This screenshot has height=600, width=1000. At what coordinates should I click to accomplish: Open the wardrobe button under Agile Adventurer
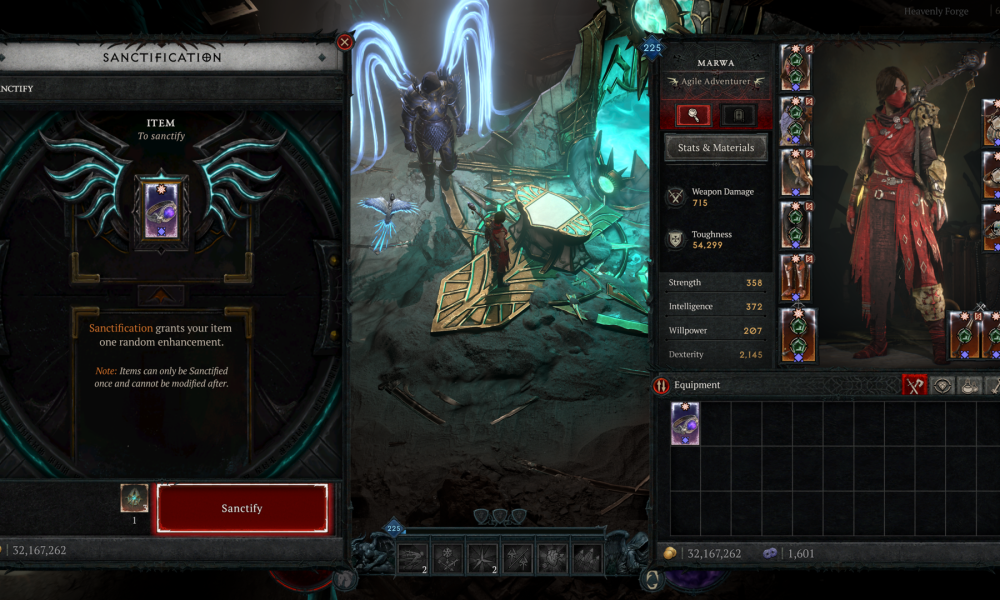(x=738, y=115)
